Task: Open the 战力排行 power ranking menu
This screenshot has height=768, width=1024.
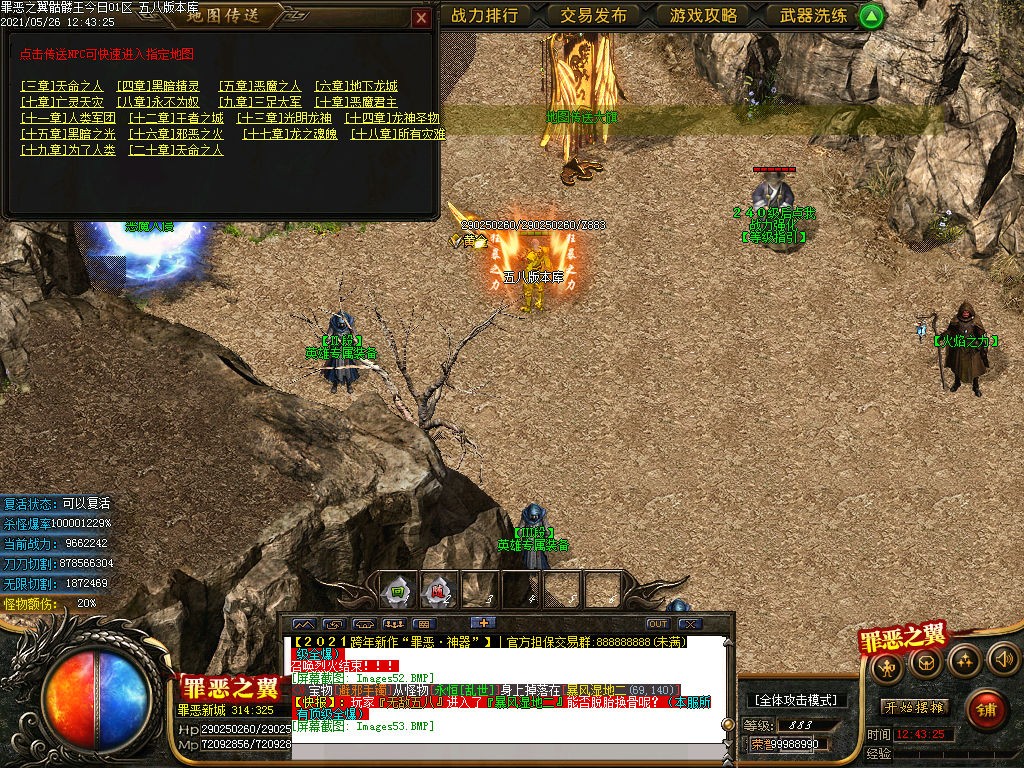Action: [485, 15]
